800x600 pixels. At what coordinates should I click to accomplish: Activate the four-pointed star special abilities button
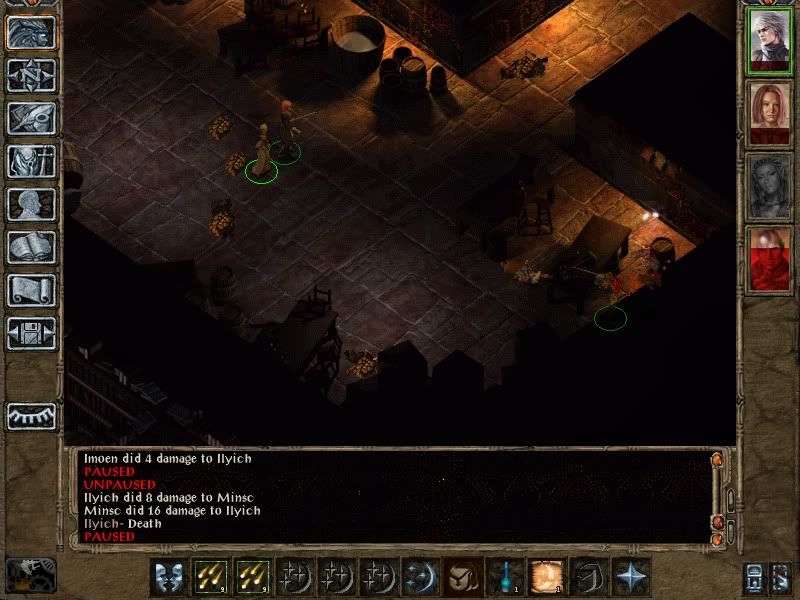632,576
